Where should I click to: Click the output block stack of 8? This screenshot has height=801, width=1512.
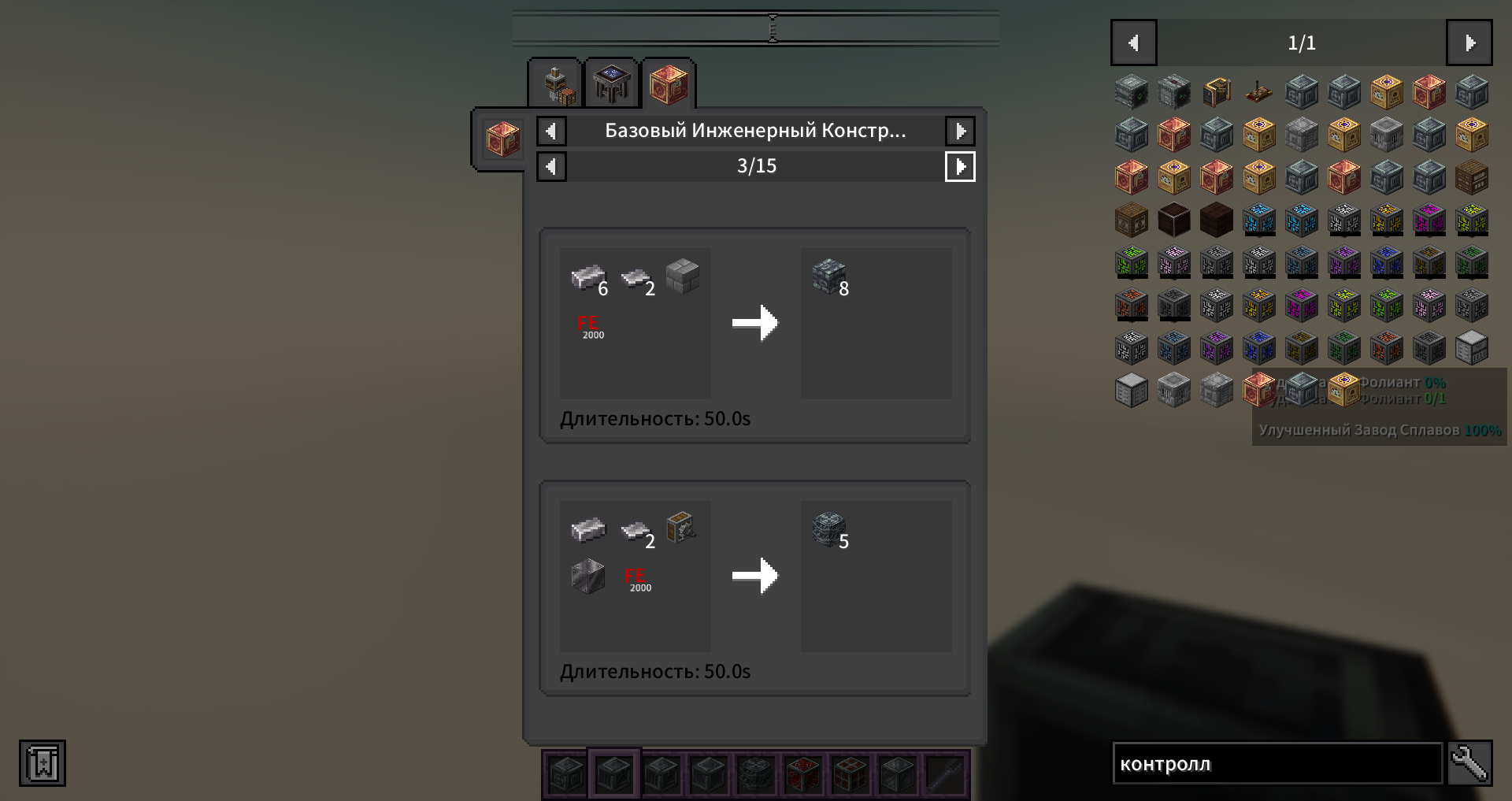pyautogui.click(x=829, y=278)
